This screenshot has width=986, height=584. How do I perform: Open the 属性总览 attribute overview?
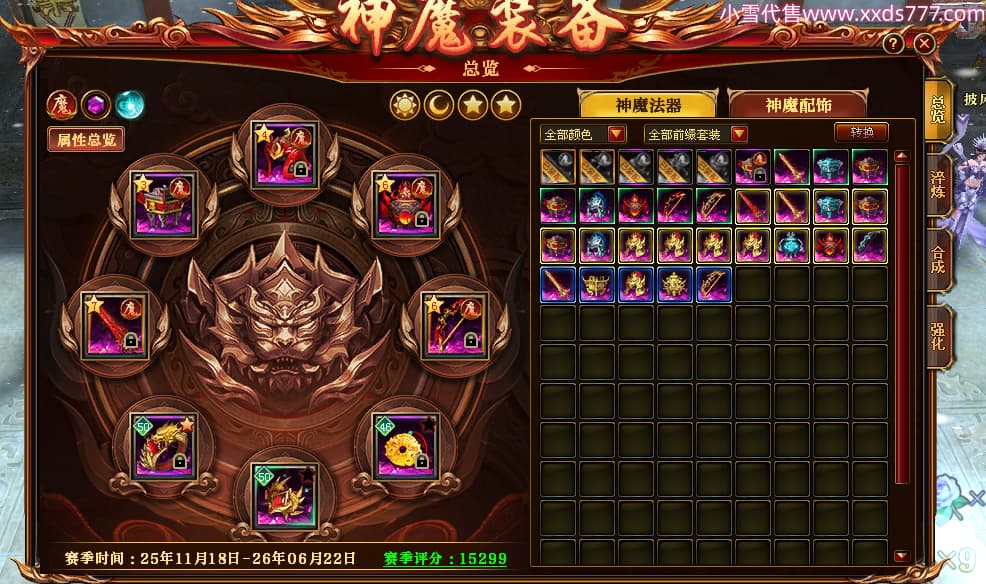(x=86, y=139)
